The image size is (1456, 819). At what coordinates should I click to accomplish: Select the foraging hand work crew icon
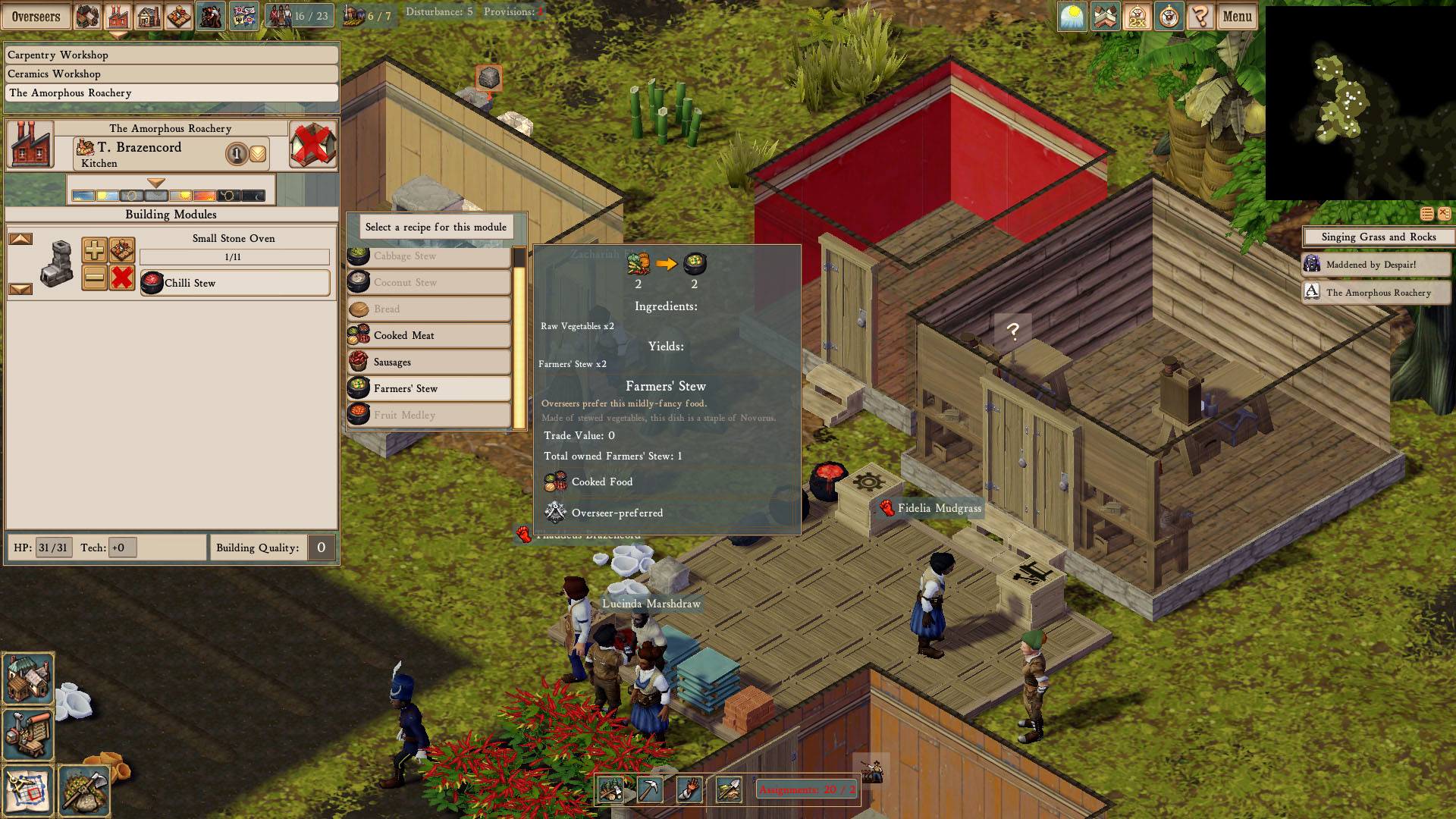click(687, 790)
